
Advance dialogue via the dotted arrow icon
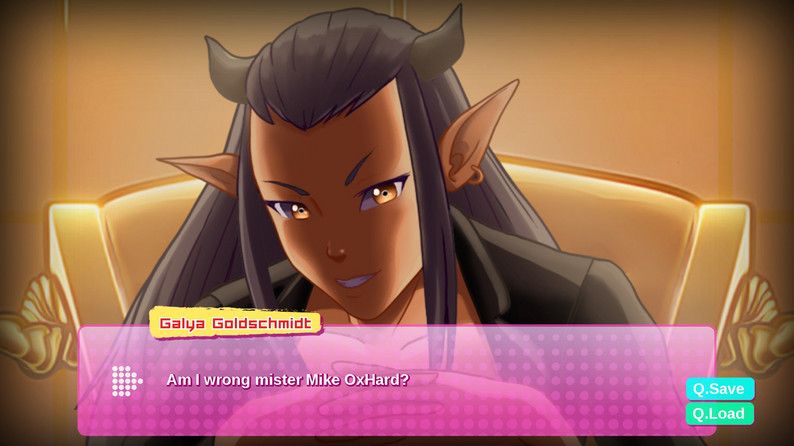[126, 380]
